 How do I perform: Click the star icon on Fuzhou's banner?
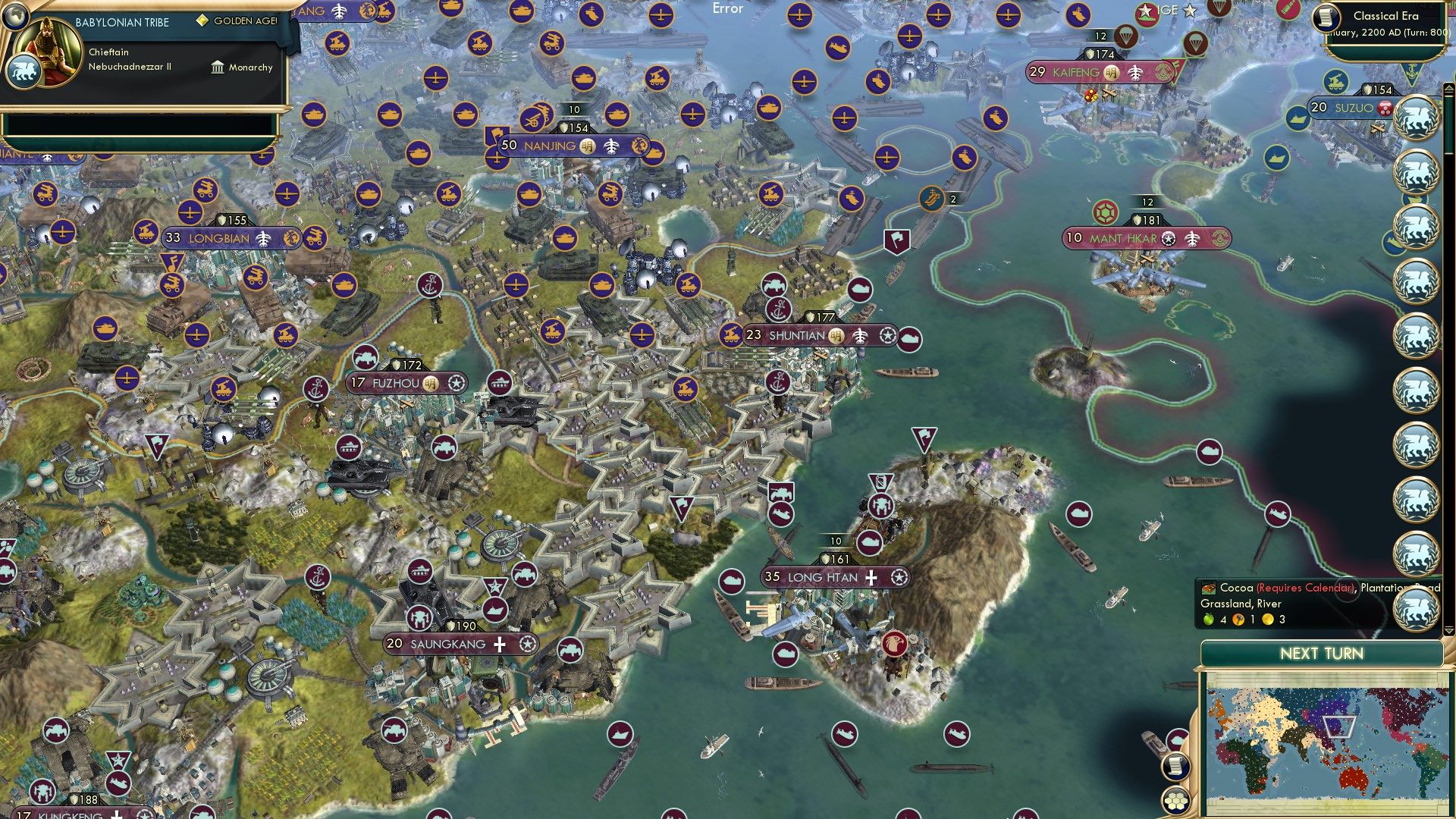(456, 384)
